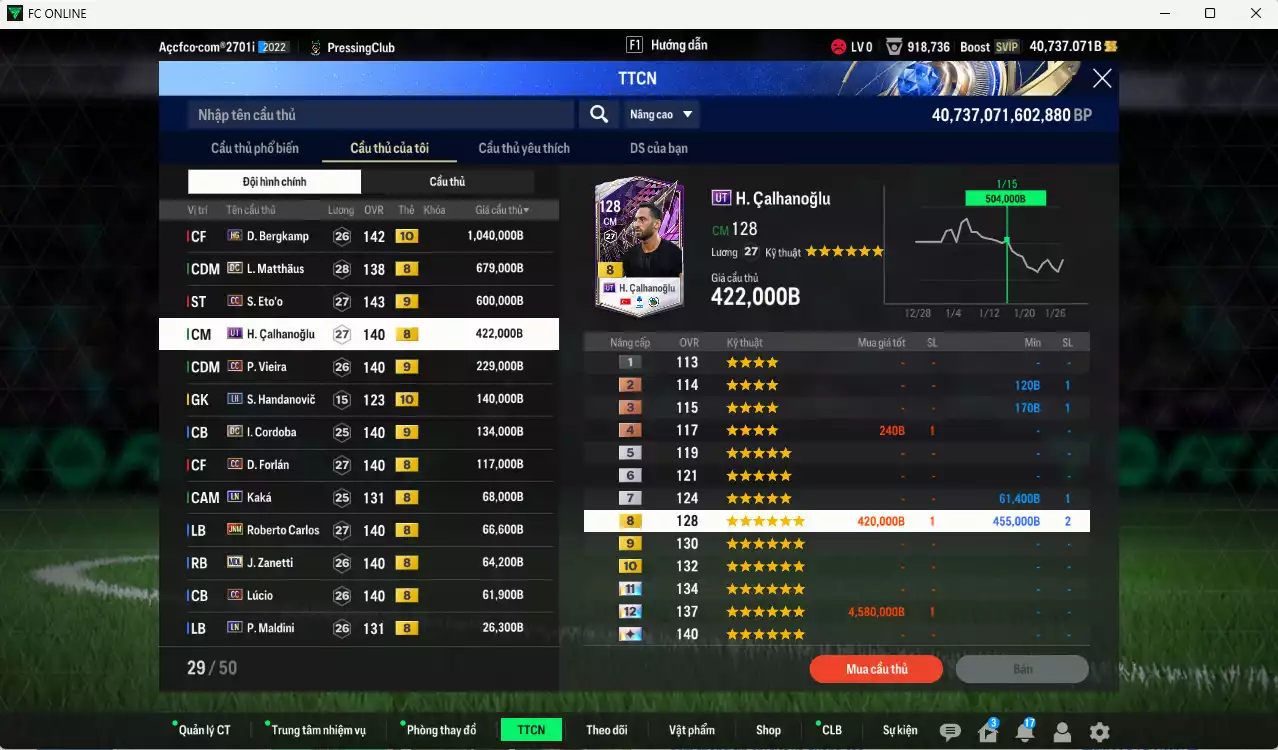1278x750 pixels.
Task: Sort by the Giá cầu thủ column header
Action: 502,210
